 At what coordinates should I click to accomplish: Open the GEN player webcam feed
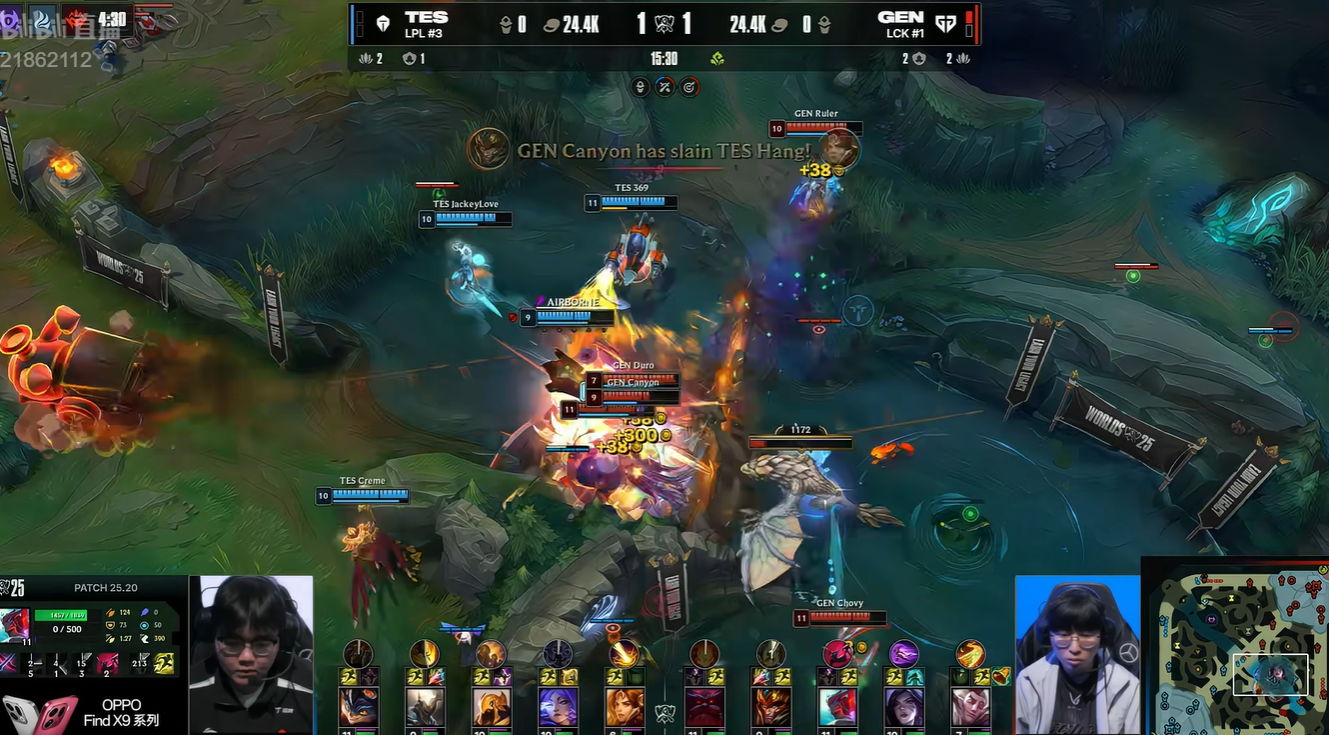(x=1077, y=654)
